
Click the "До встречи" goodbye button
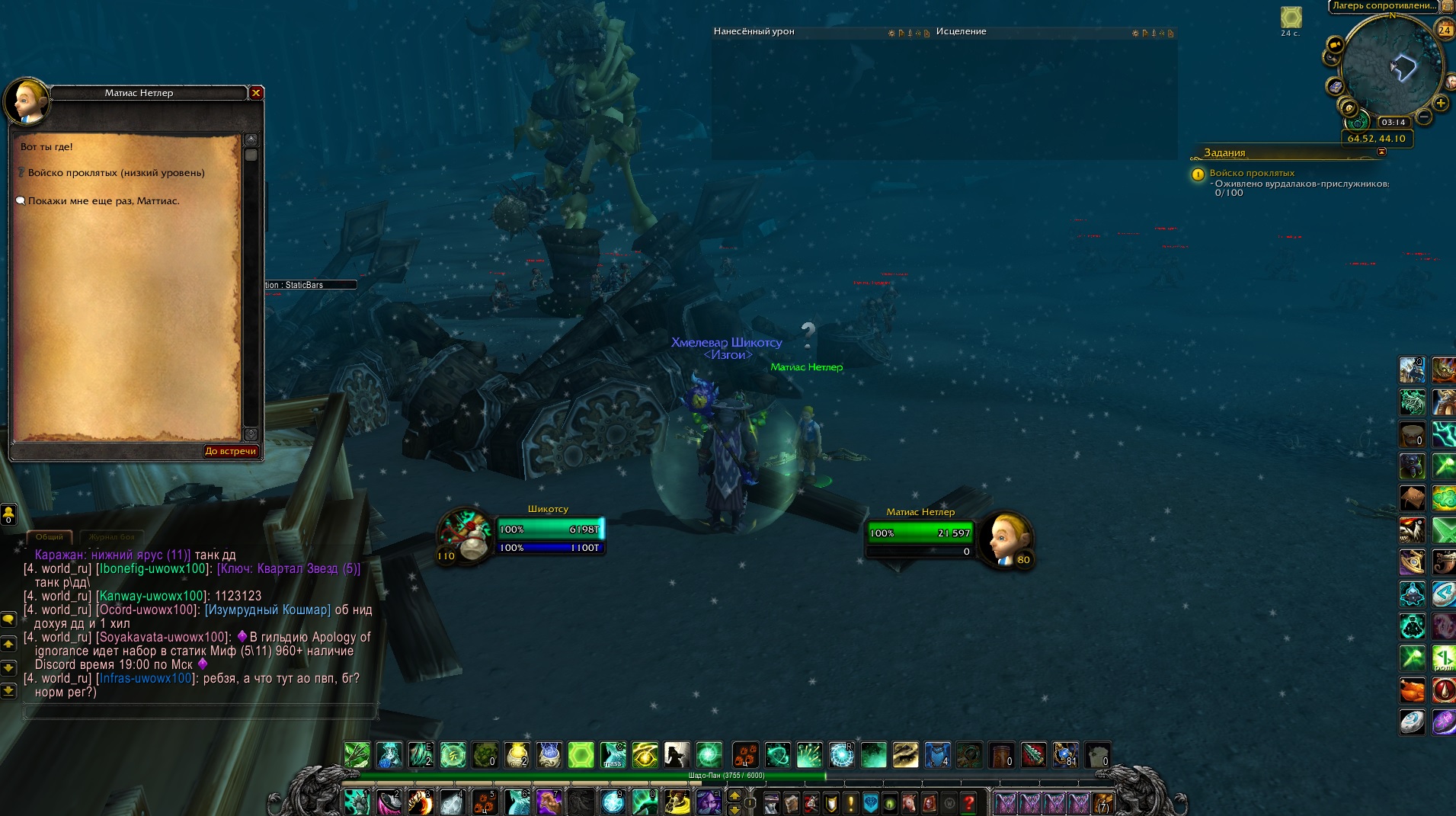tap(230, 451)
